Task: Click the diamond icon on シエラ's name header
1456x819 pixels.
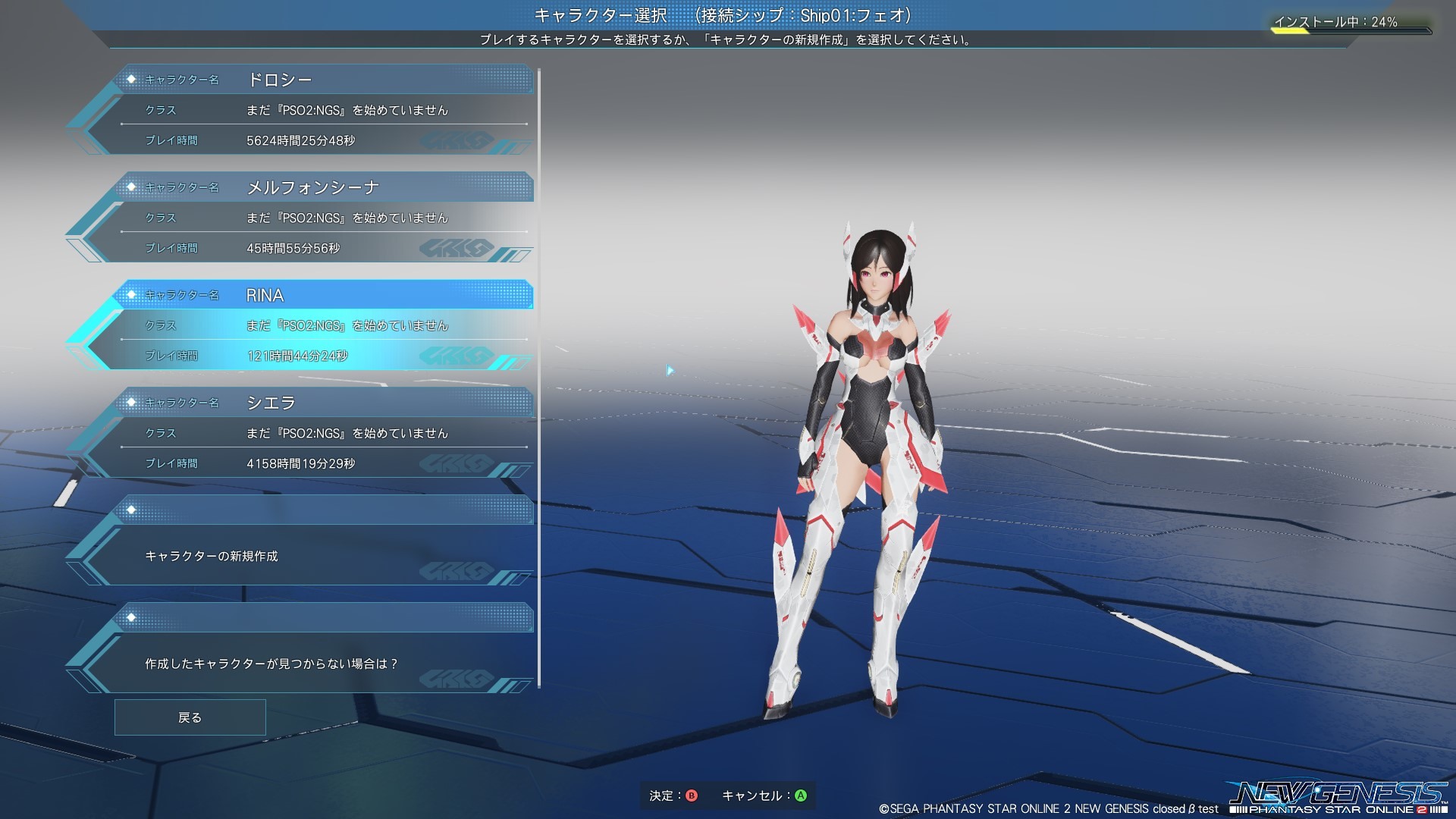Action: tap(133, 403)
